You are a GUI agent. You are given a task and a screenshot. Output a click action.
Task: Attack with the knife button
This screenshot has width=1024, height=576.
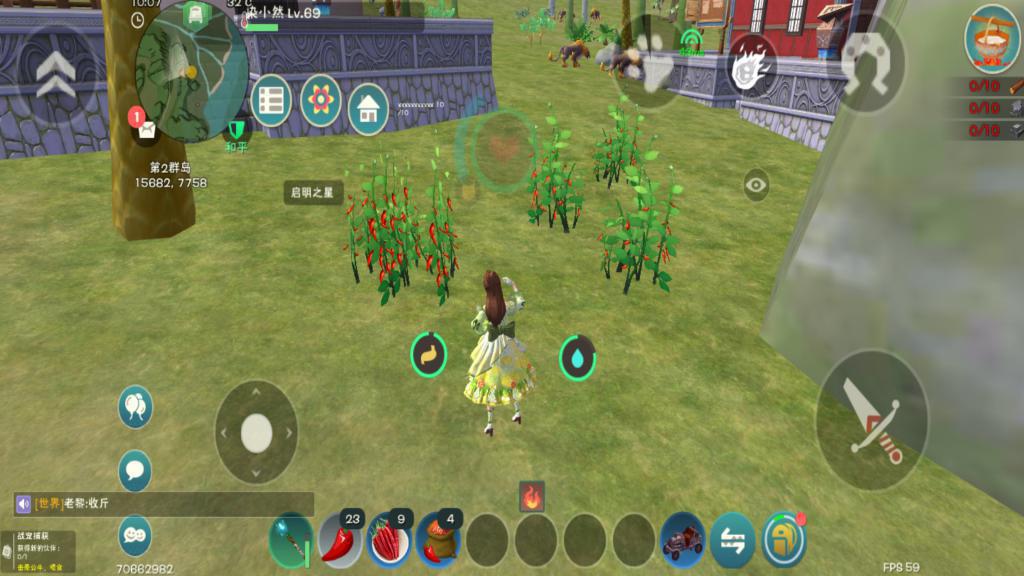(x=872, y=420)
